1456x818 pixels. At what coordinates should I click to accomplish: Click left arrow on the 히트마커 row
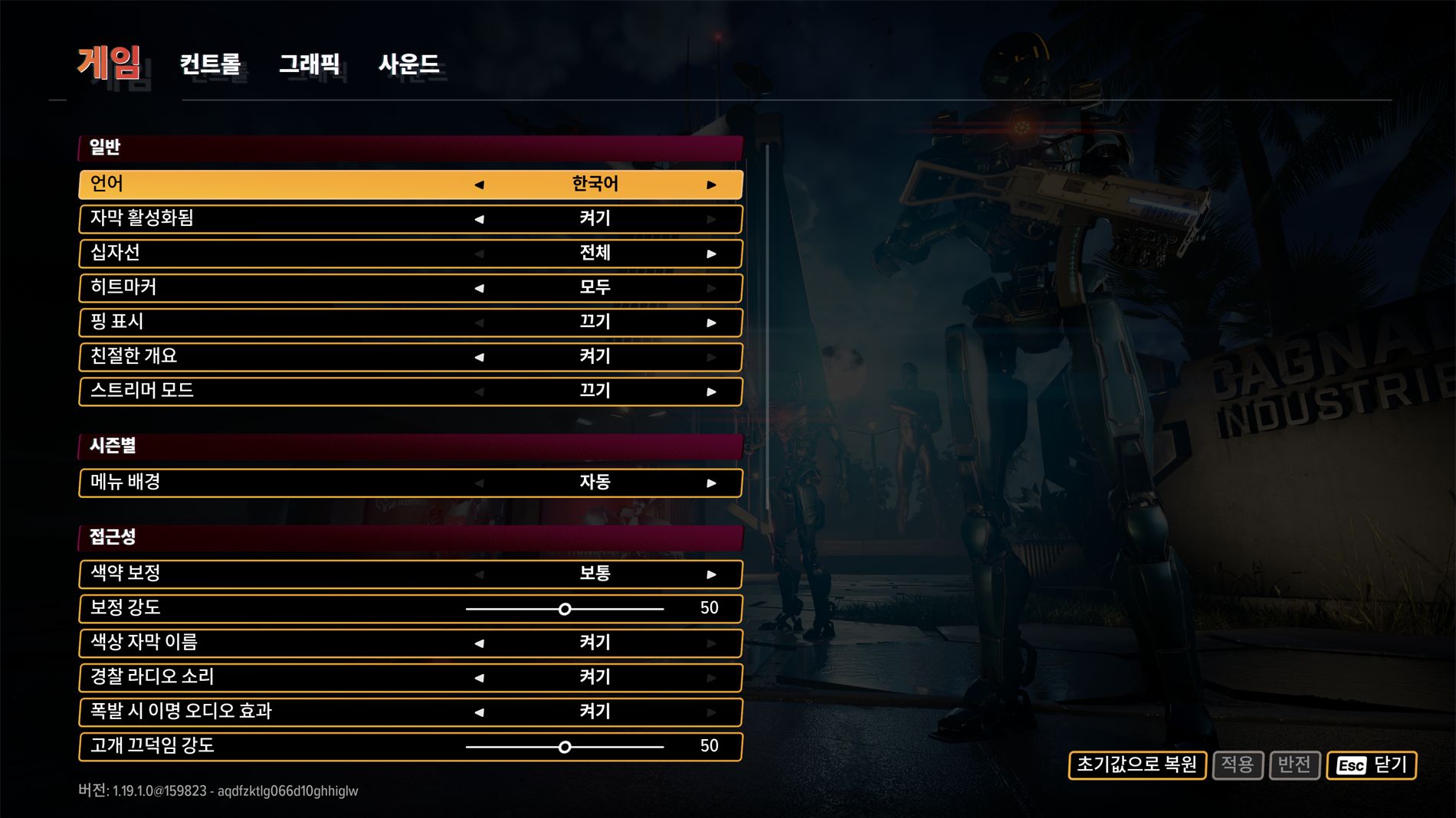(479, 288)
